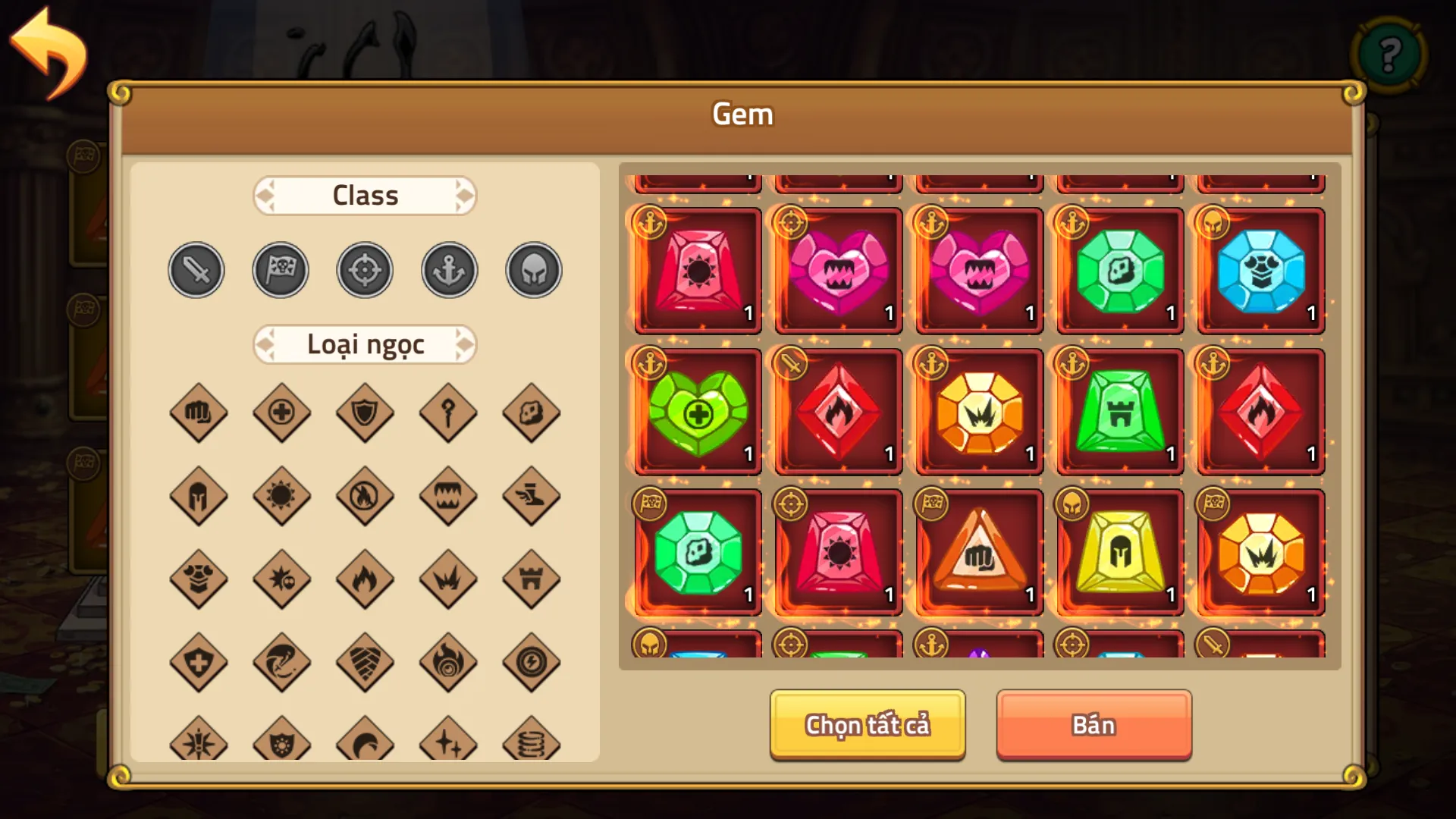The height and width of the screenshot is (819, 1456).
Task: Toggle the healing plus gem type filter
Action: point(281,413)
